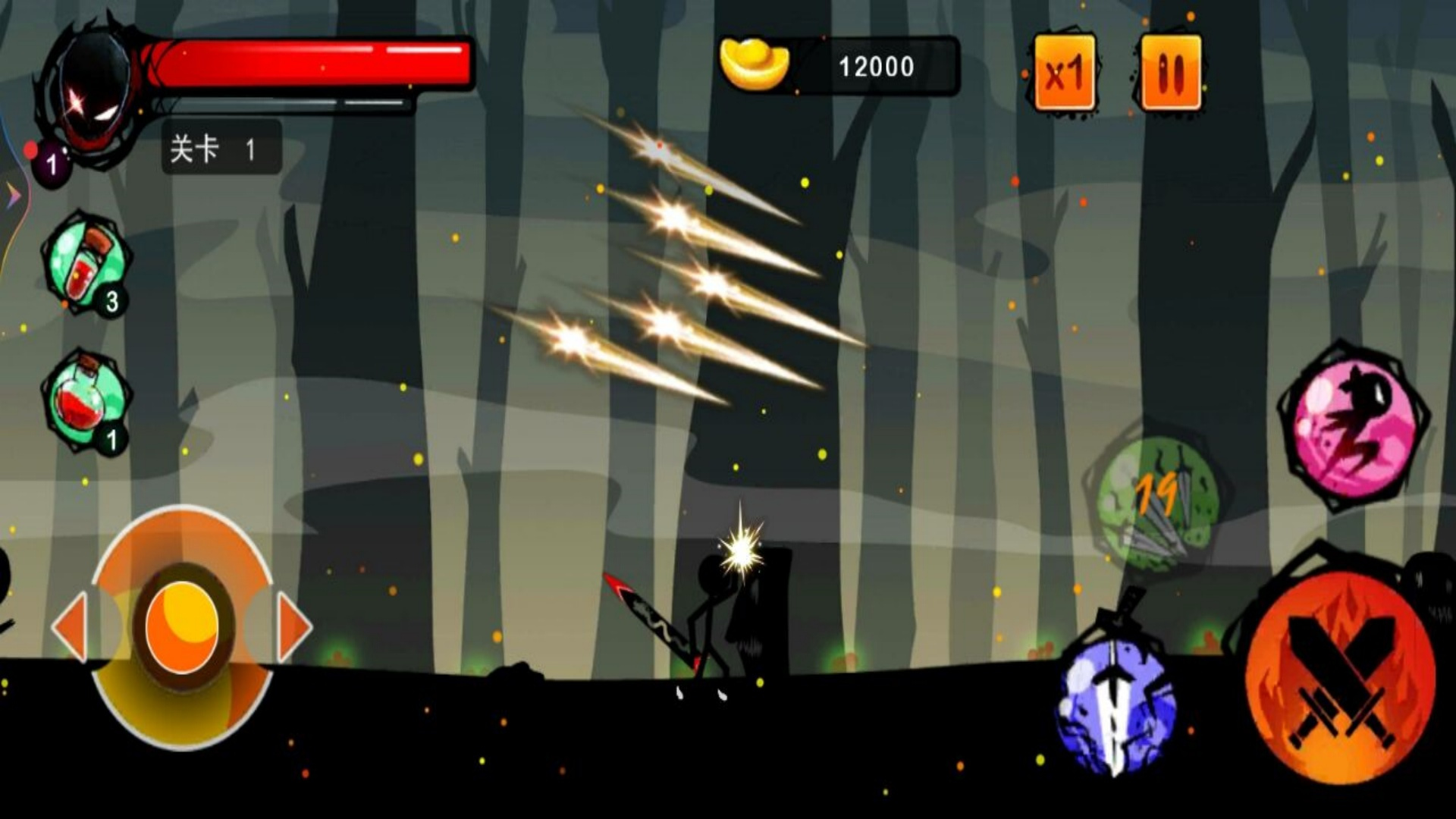Tap the left arrow on the movement pad

coord(71,627)
